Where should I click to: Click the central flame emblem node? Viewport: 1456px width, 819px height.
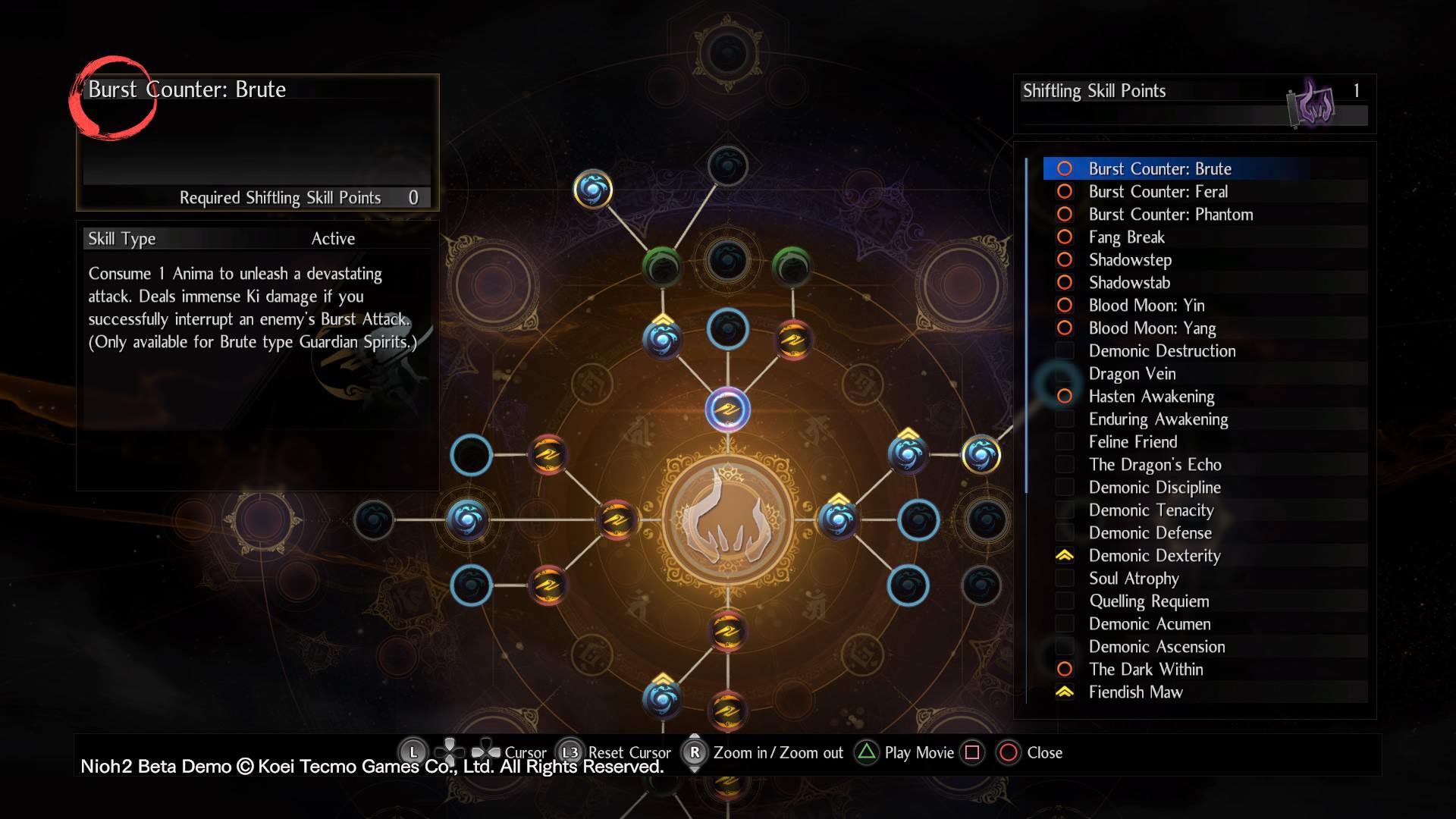tap(727, 519)
